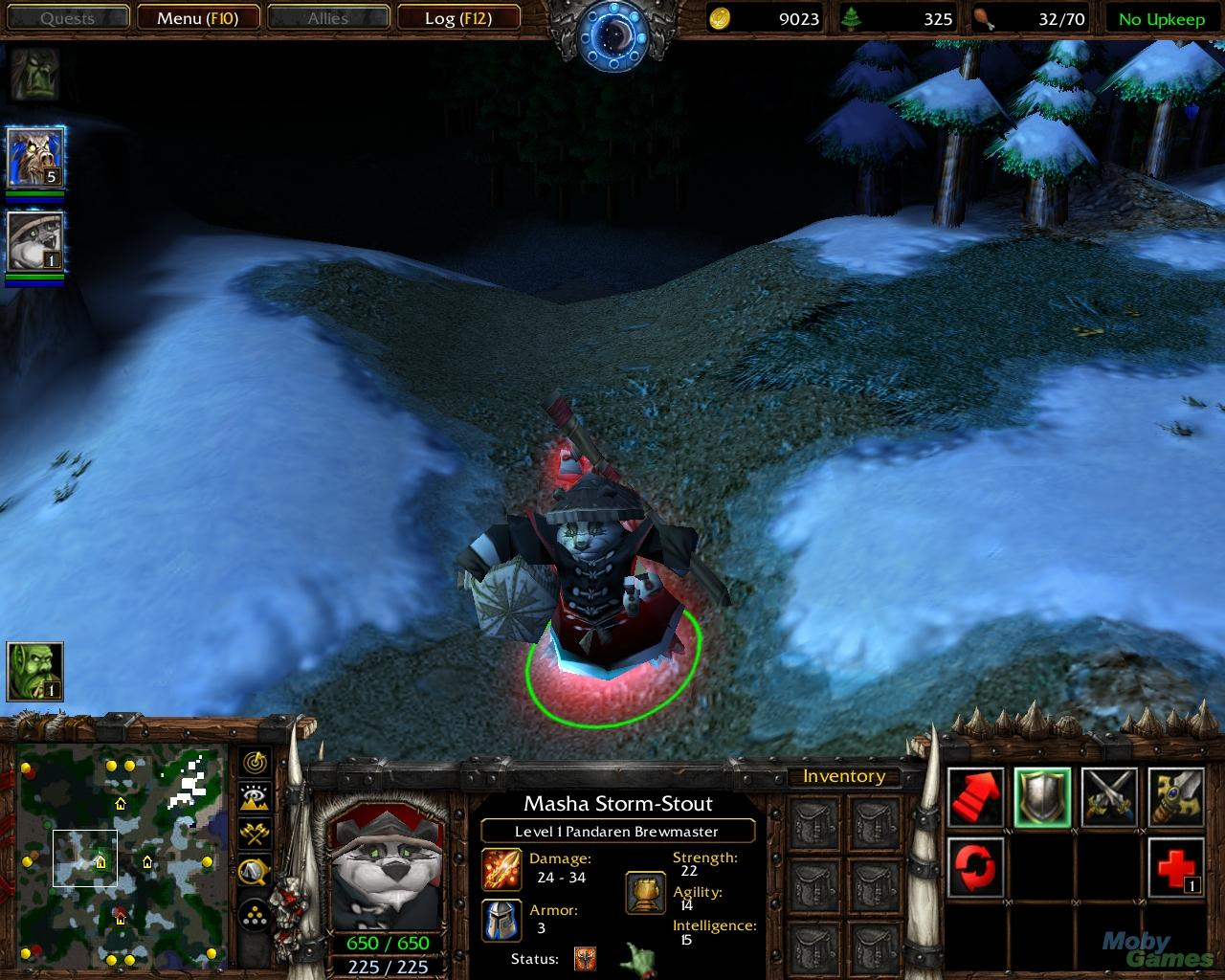Toggle minimap ally color axes button

point(256,834)
